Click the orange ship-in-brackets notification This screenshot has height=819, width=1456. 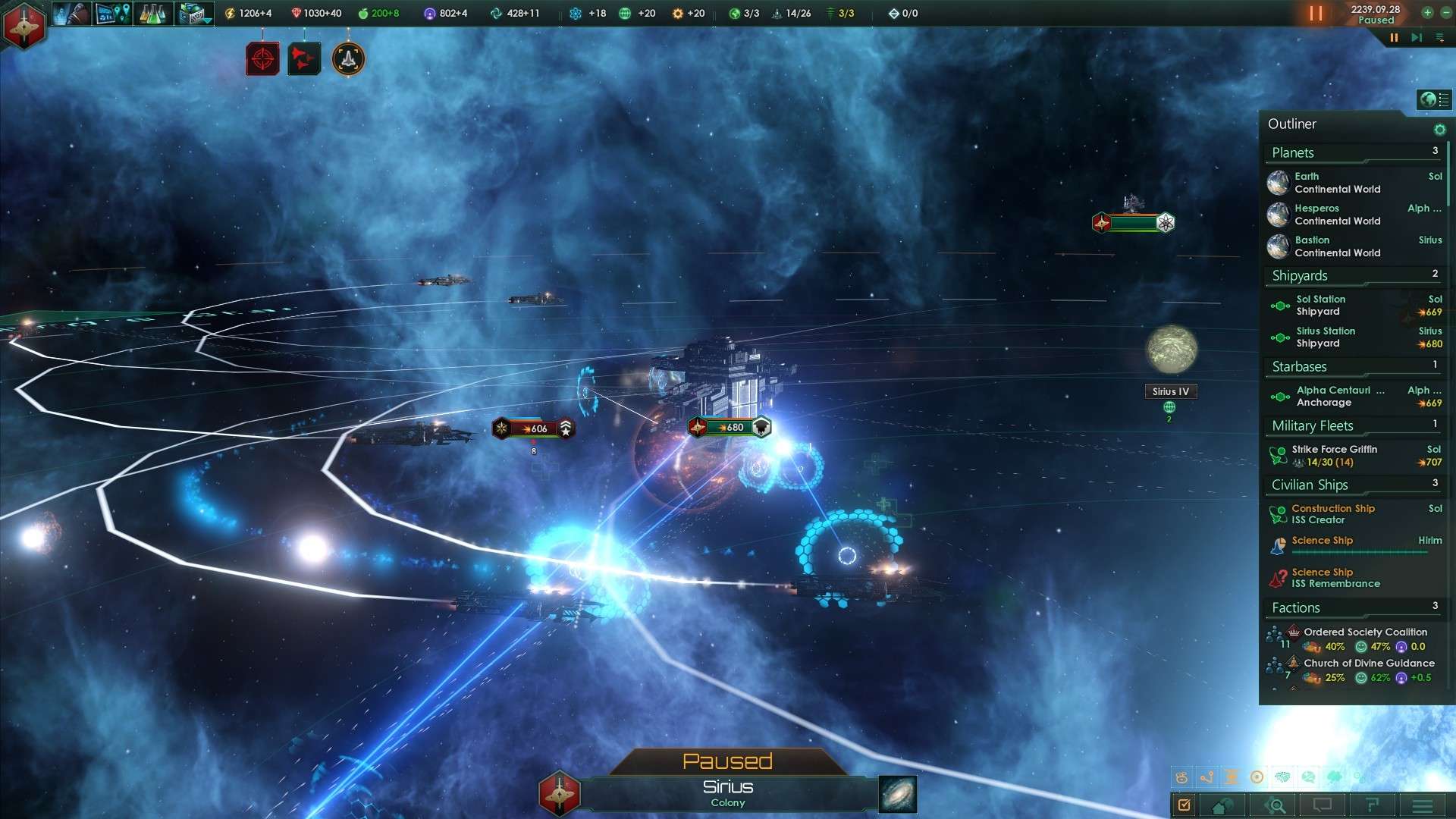[348, 59]
